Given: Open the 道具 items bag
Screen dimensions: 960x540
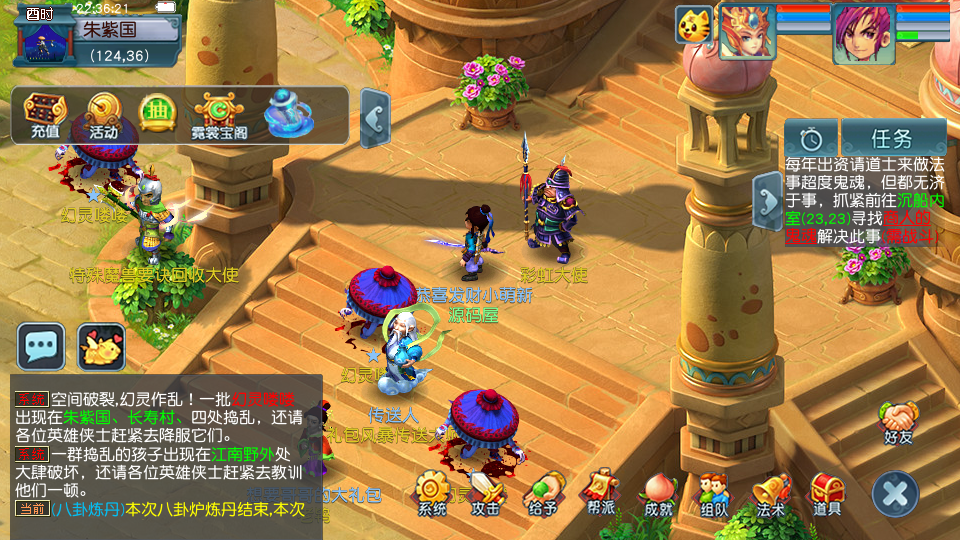Looking at the screenshot, I should coord(826,492).
